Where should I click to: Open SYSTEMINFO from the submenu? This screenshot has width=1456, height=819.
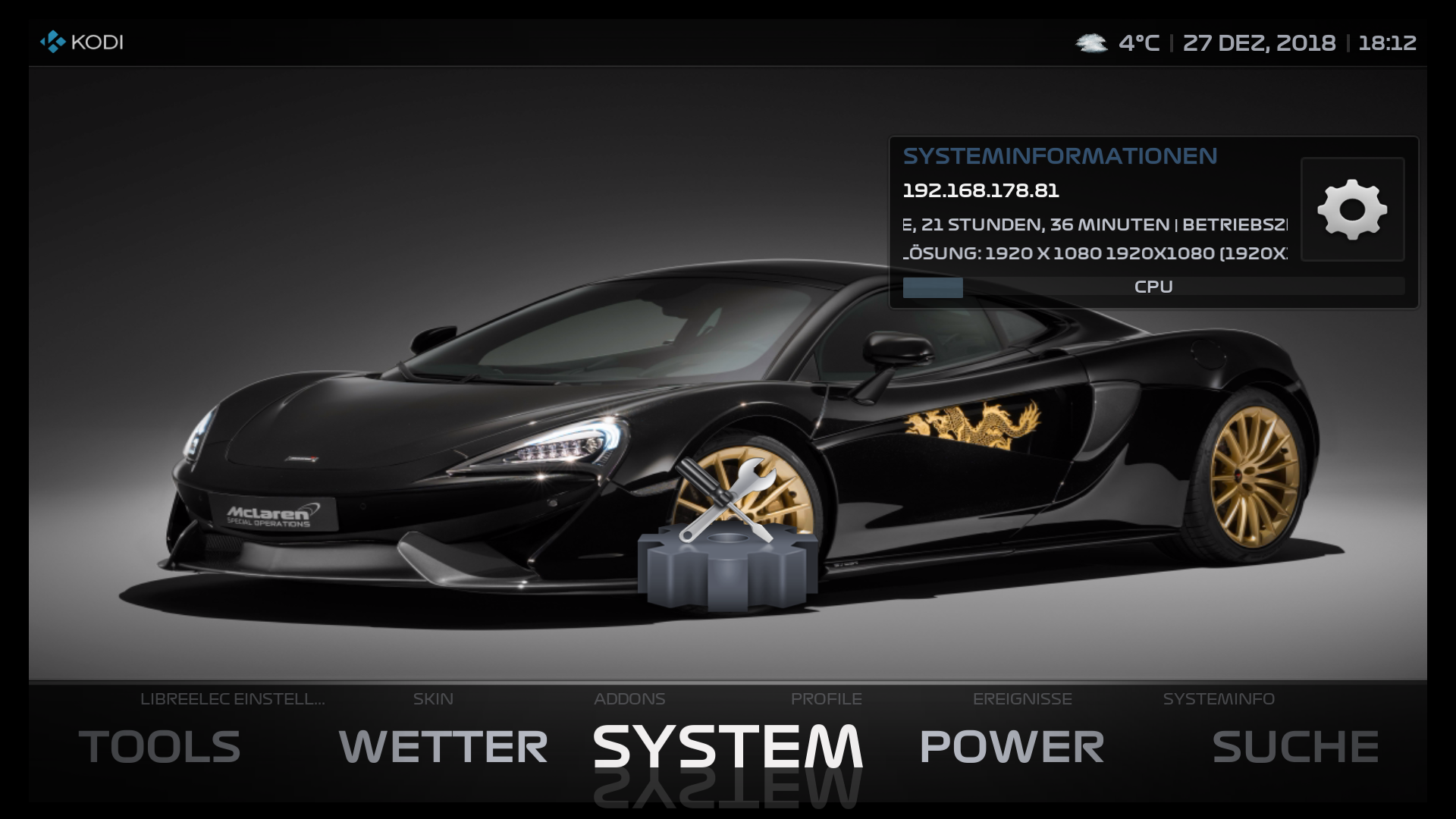1219,699
